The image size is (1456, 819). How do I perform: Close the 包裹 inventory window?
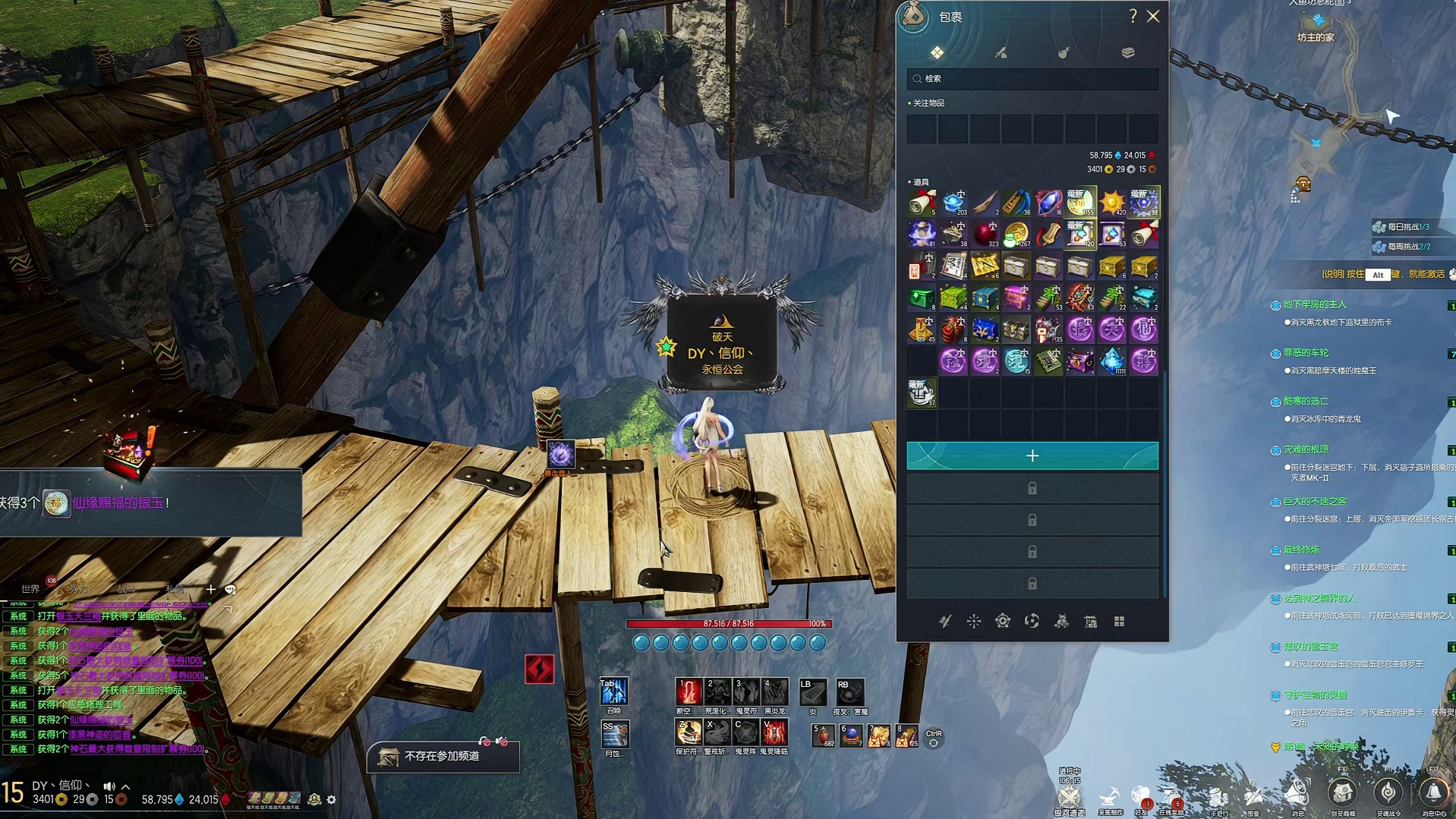pos(1153,16)
